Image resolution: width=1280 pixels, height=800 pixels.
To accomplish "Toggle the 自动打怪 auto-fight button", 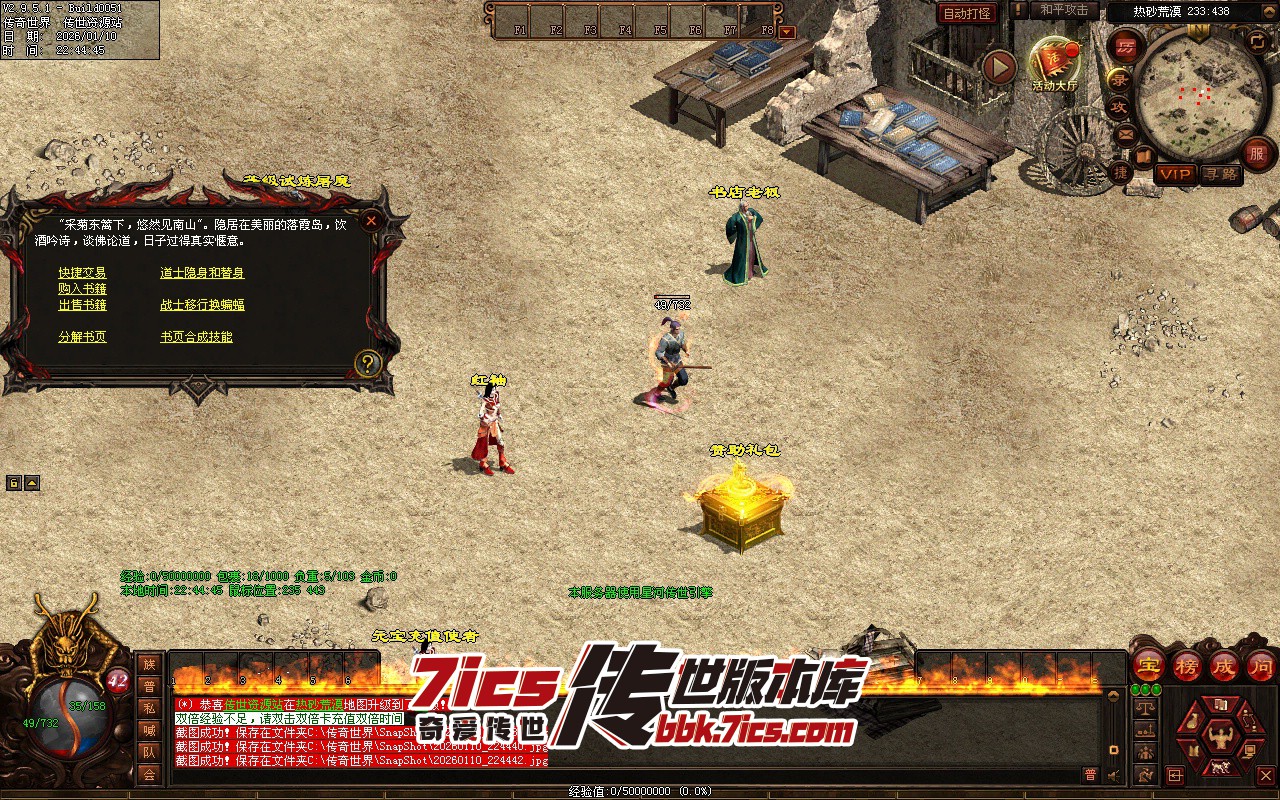I will 968,13.
